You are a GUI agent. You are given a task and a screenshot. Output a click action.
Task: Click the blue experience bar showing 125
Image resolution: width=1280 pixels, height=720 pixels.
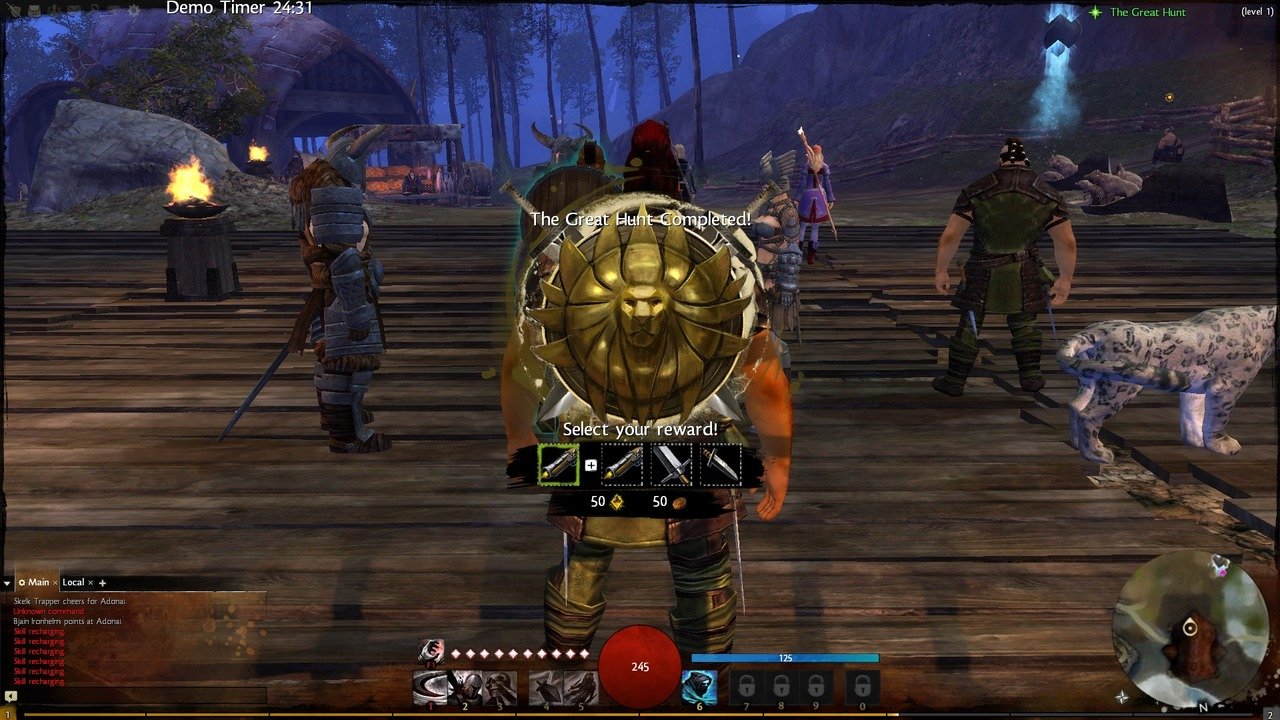tap(787, 656)
